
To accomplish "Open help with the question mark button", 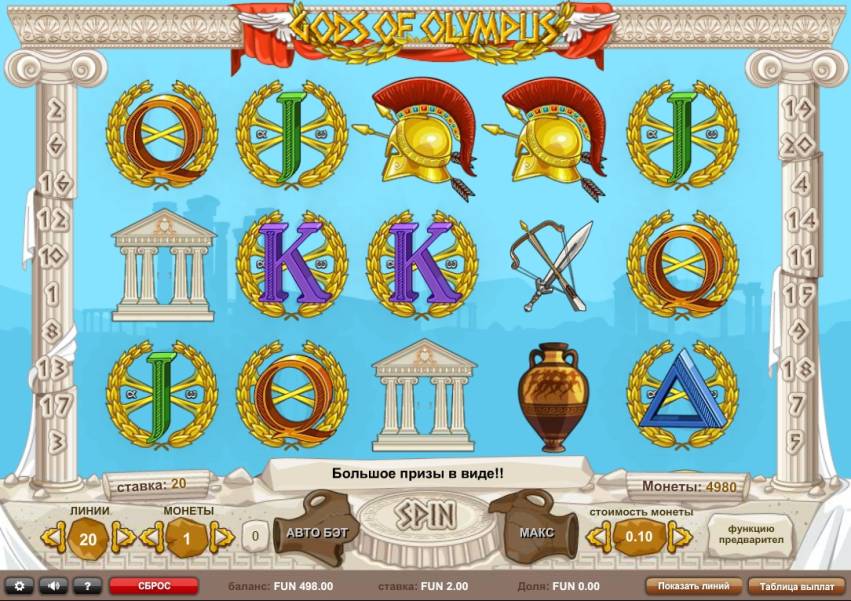I will point(87,586).
